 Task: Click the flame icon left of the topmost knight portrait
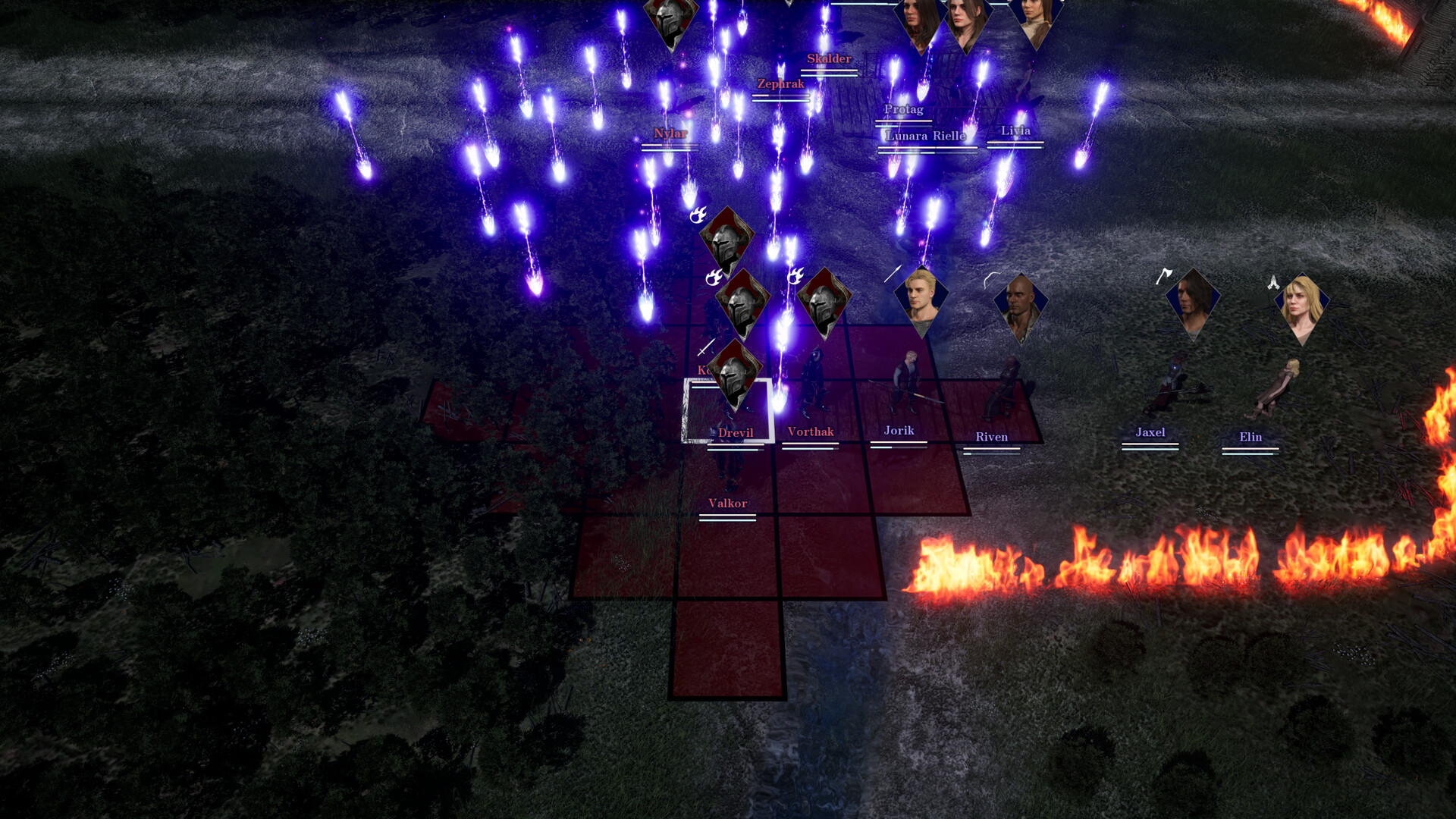pos(698,215)
